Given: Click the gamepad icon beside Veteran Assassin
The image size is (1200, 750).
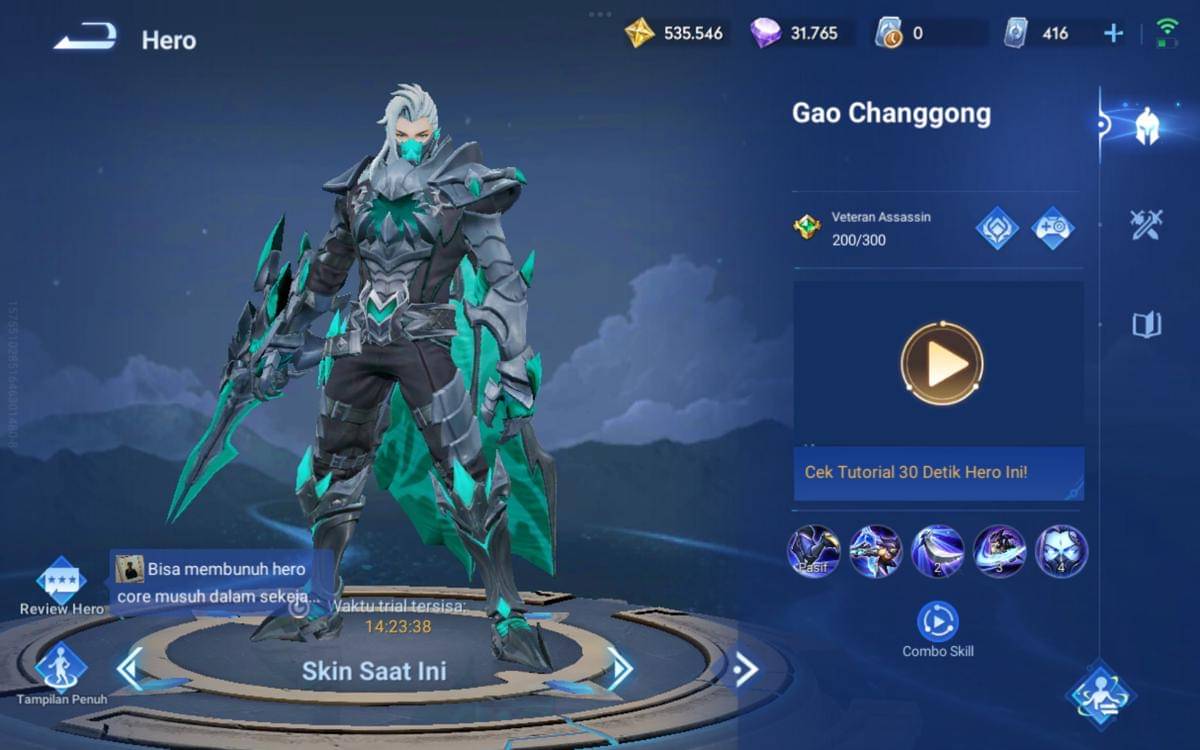Looking at the screenshot, I should pyautogui.click(x=1053, y=228).
